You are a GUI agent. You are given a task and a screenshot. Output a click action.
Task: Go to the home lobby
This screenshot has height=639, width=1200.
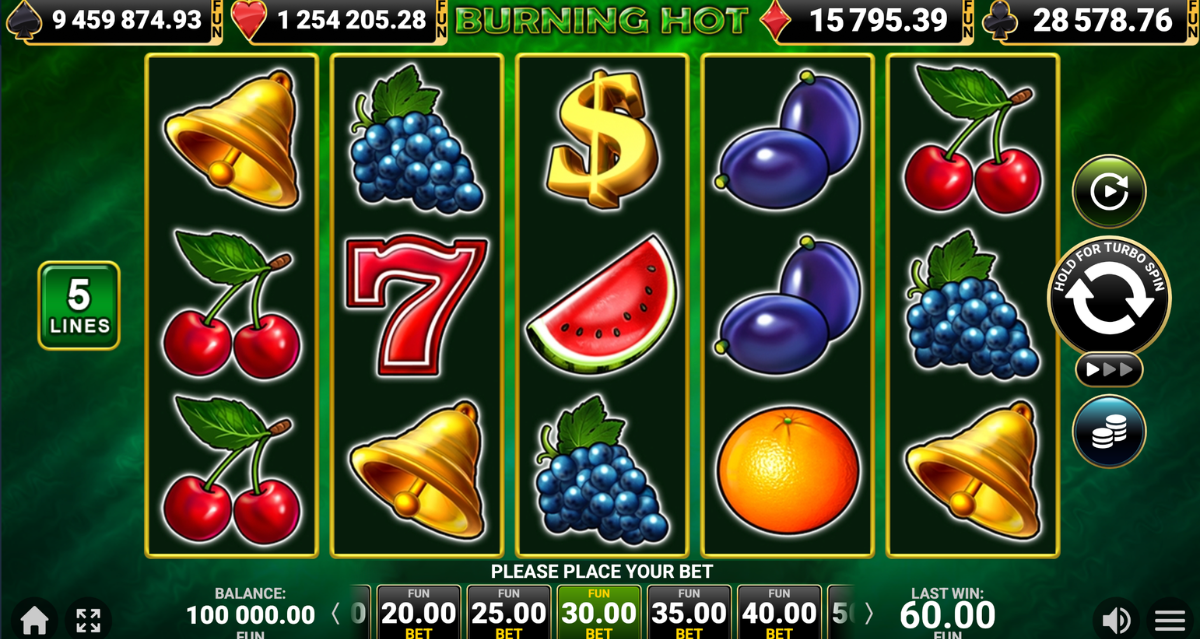point(35,619)
